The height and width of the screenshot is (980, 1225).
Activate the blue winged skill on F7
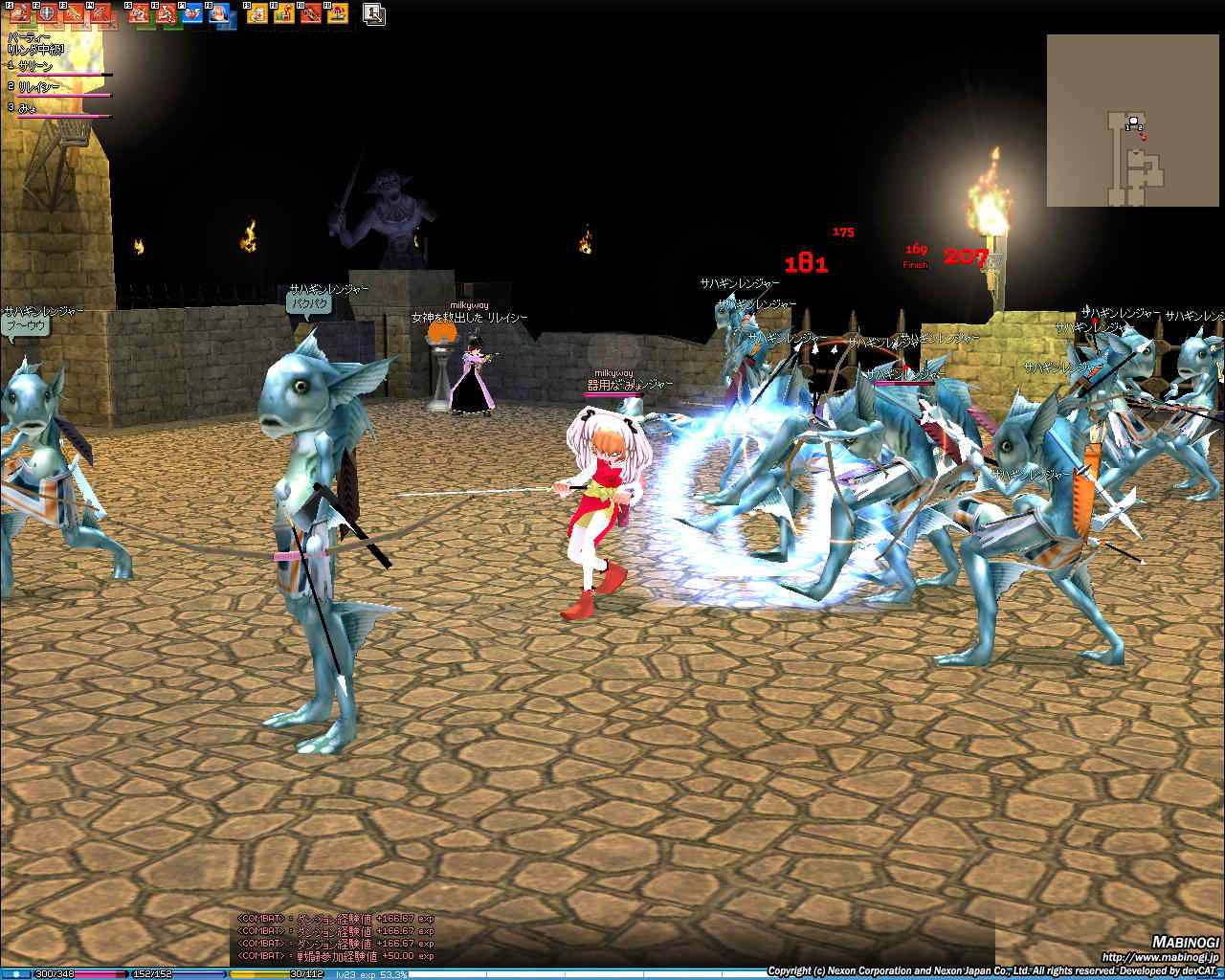192,14
